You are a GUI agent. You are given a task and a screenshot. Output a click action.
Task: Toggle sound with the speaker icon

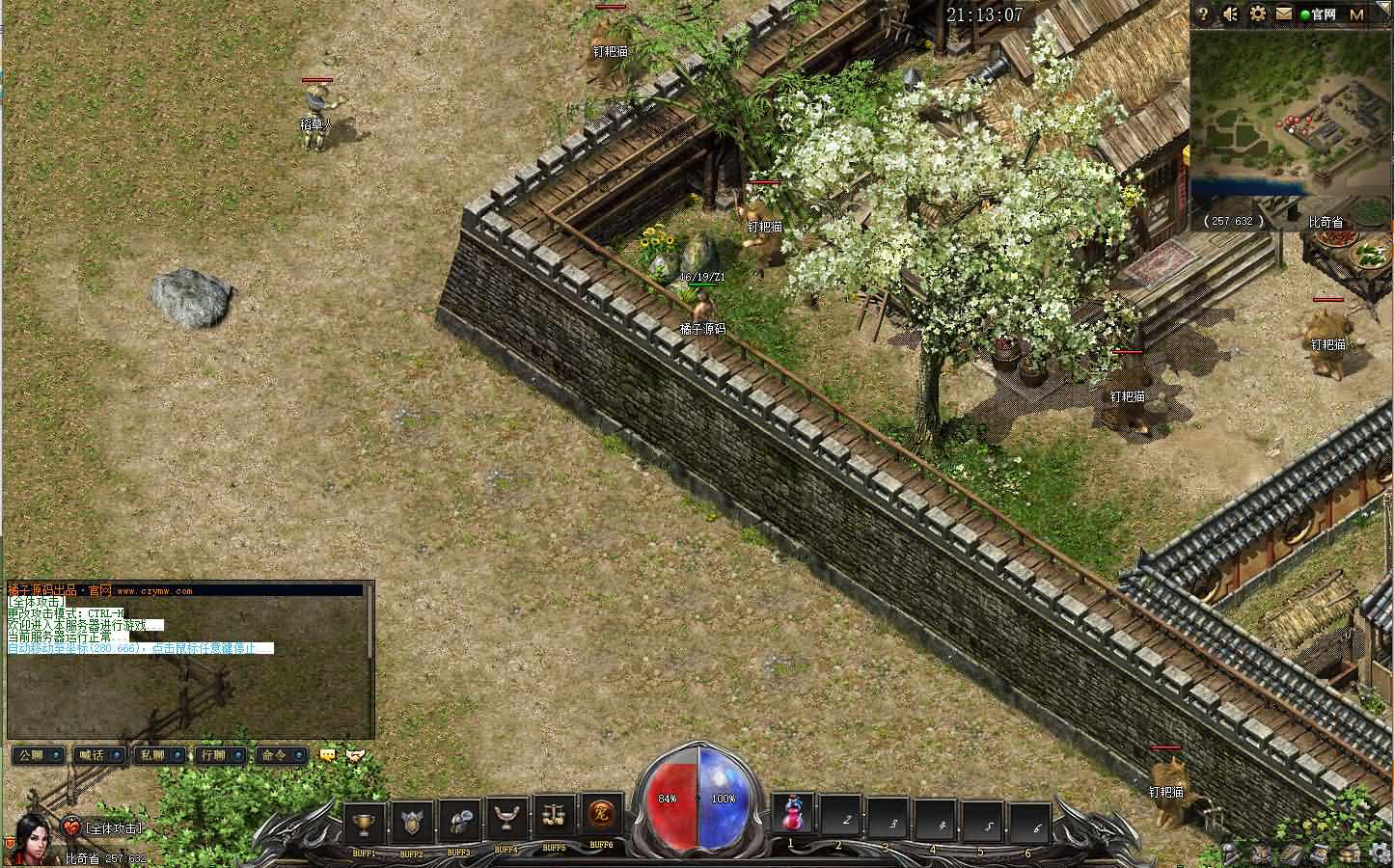point(1231,14)
